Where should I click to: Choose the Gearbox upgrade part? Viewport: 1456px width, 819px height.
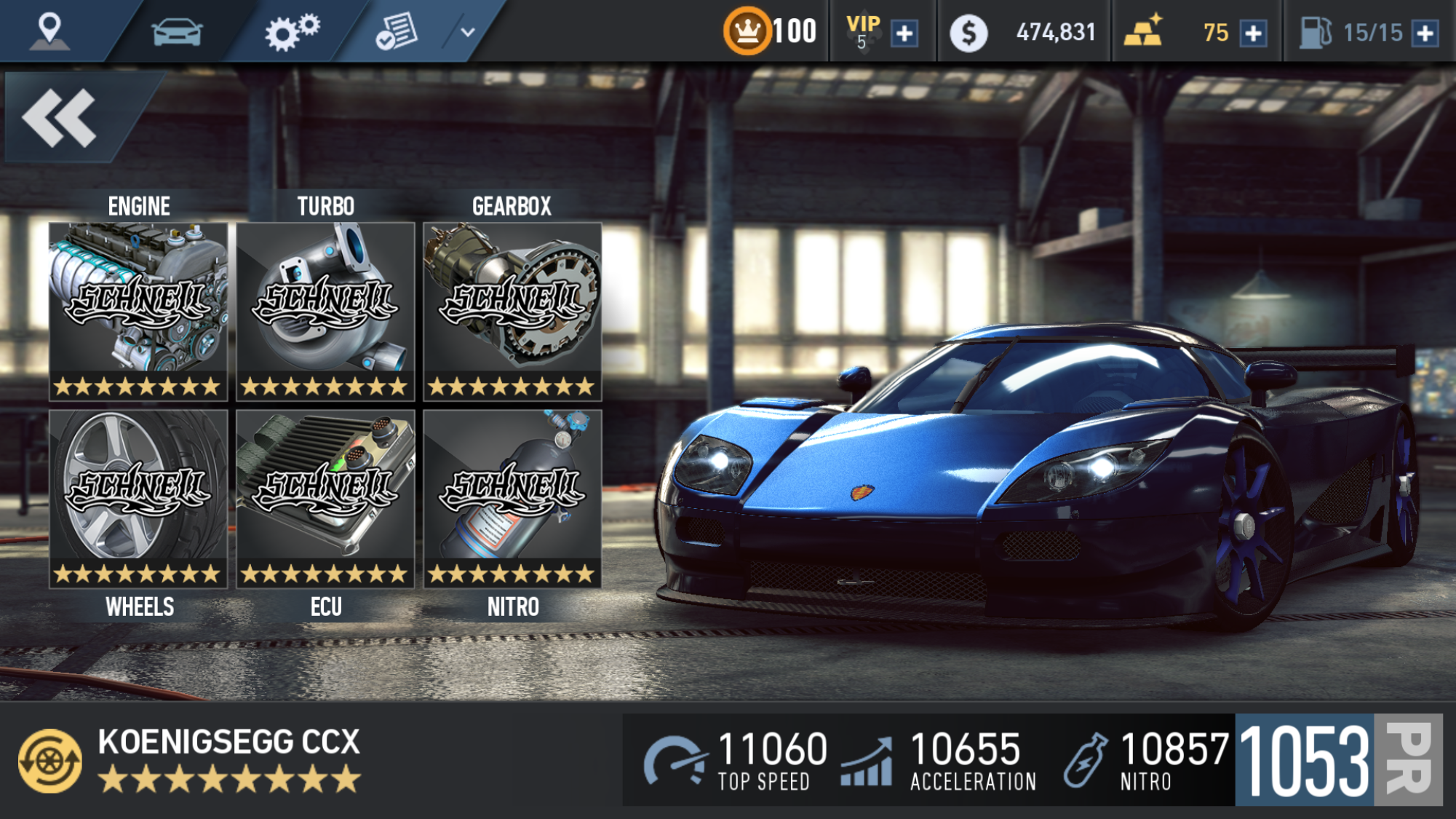pyautogui.click(x=512, y=311)
